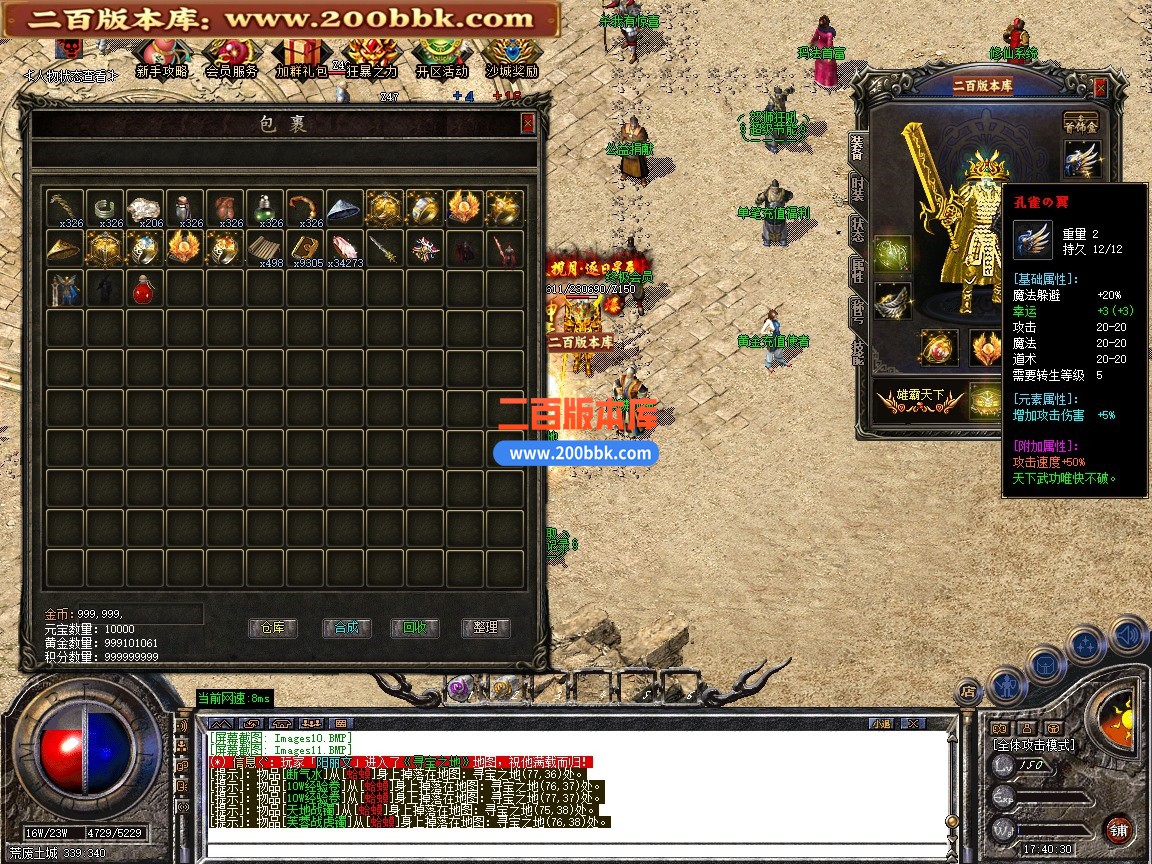Open the 沙城奖励 rewards icon
Screen dimensions: 1152x864
pos(511,58)
